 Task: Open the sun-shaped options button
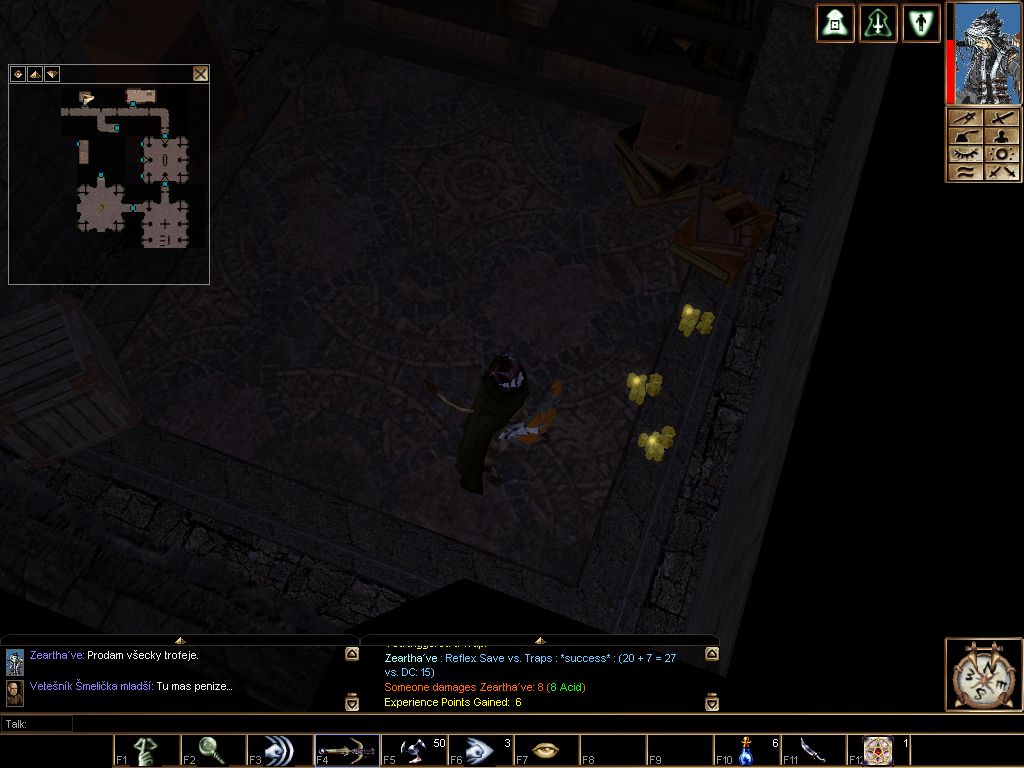(x=1002, y=154)
